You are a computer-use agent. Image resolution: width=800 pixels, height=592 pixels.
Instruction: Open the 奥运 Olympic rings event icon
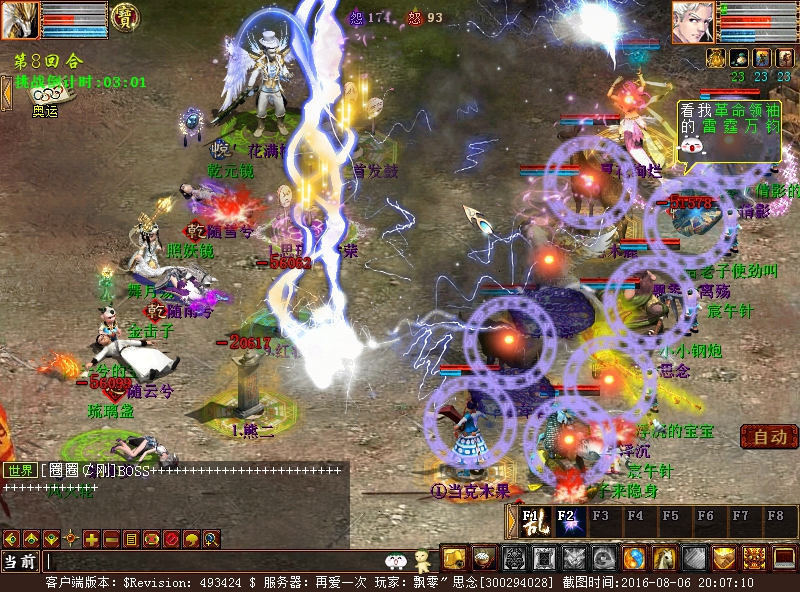[x=46, y=95]
